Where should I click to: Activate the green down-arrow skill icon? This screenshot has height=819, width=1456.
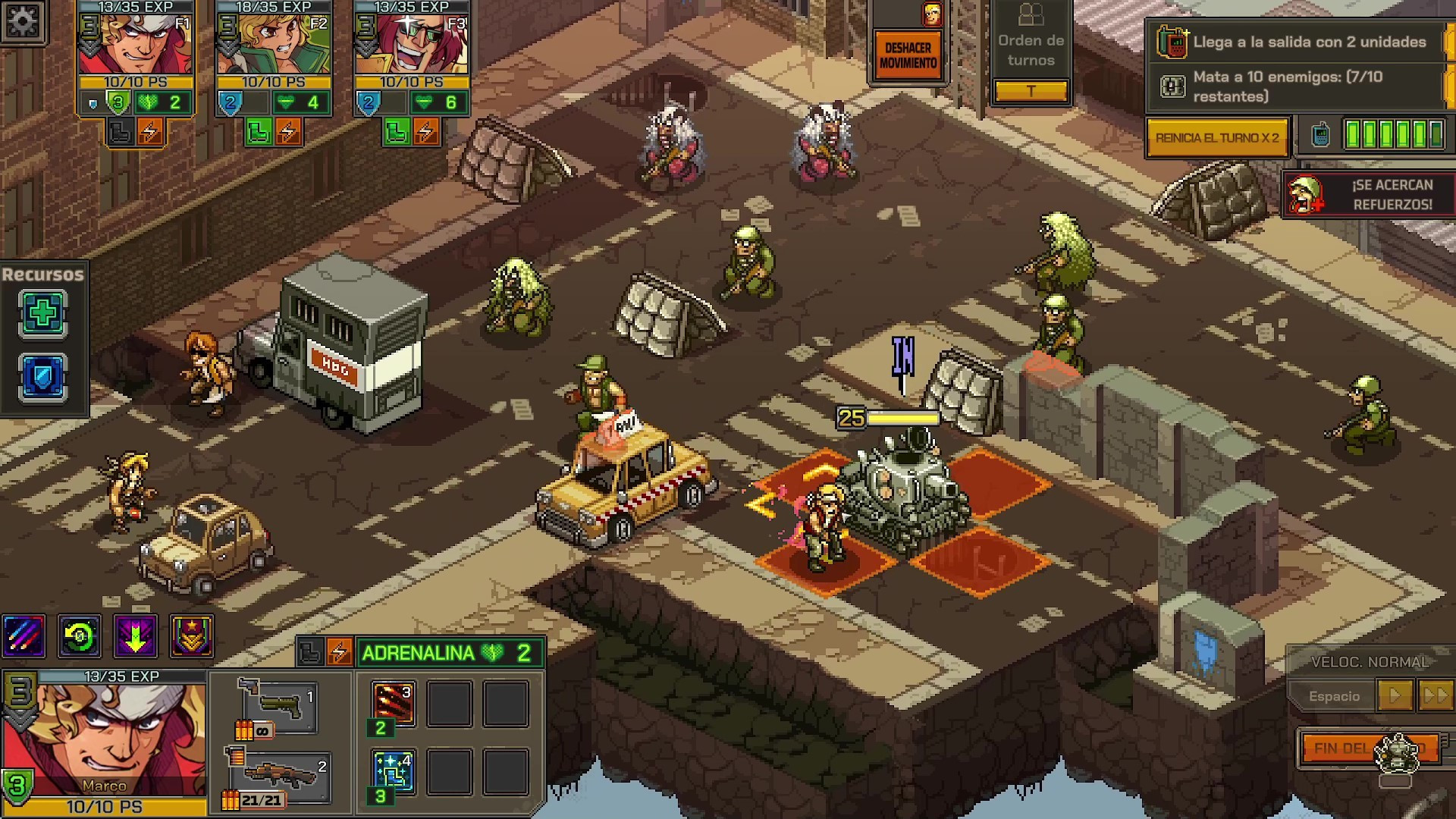(136, 635)
